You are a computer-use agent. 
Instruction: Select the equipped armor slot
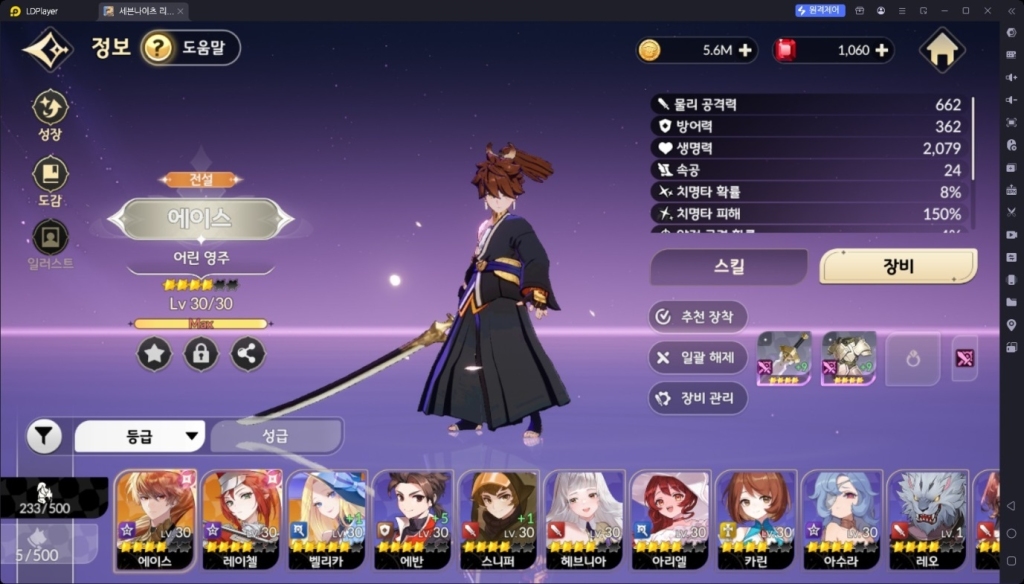pos(848,358)
